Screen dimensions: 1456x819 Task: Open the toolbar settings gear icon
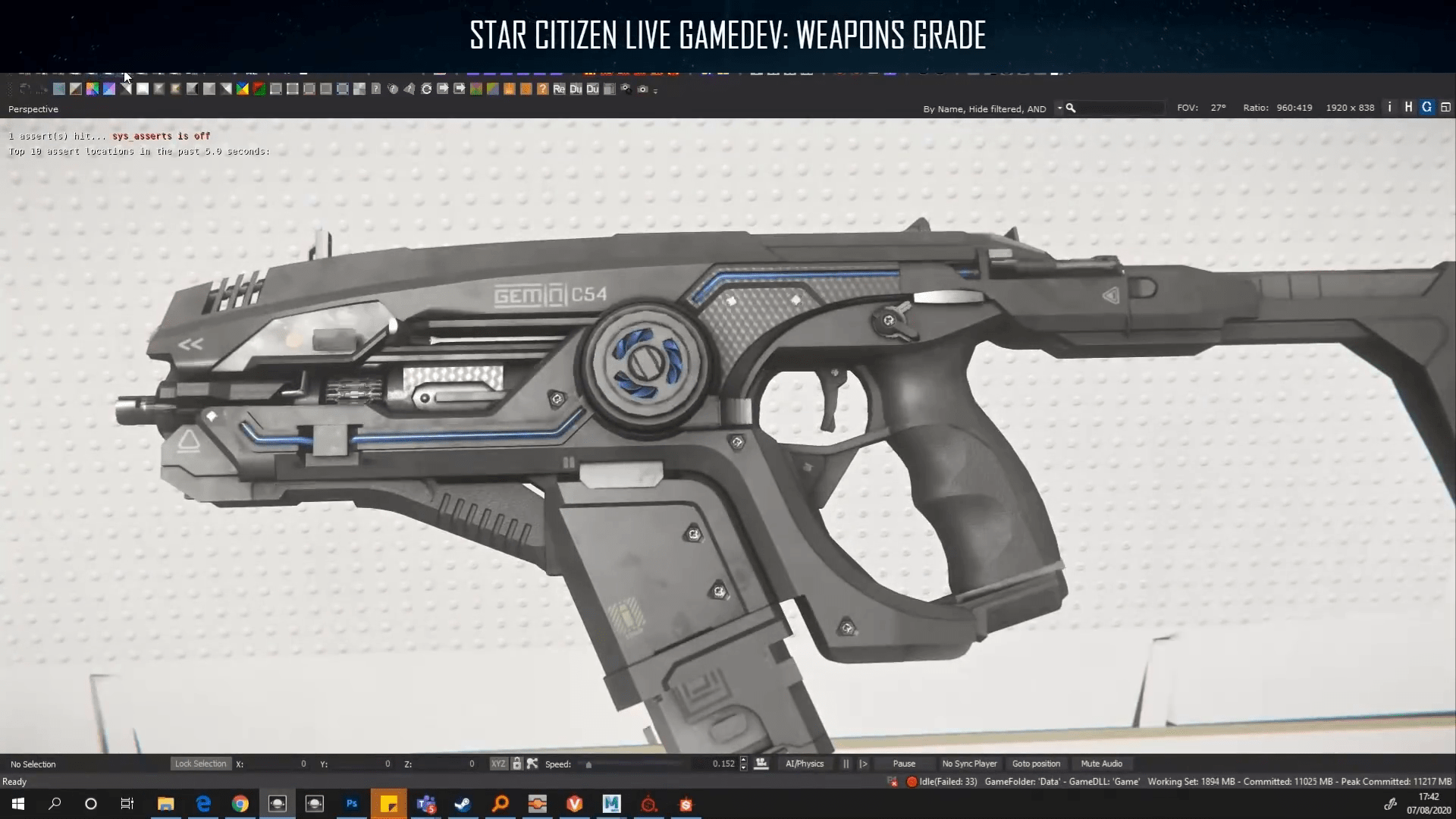coord(626,89)
